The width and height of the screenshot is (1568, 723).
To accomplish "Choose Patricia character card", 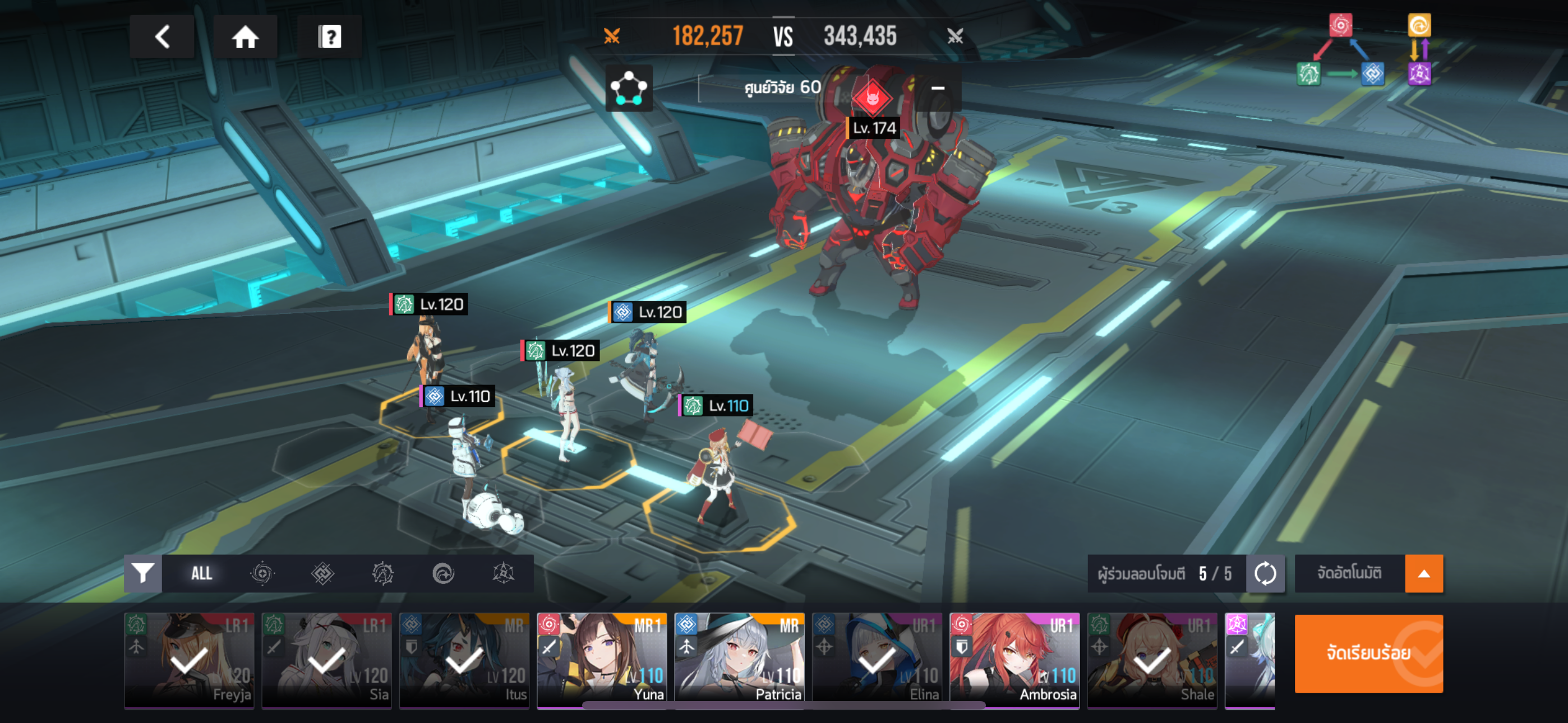I will [739, 660].
